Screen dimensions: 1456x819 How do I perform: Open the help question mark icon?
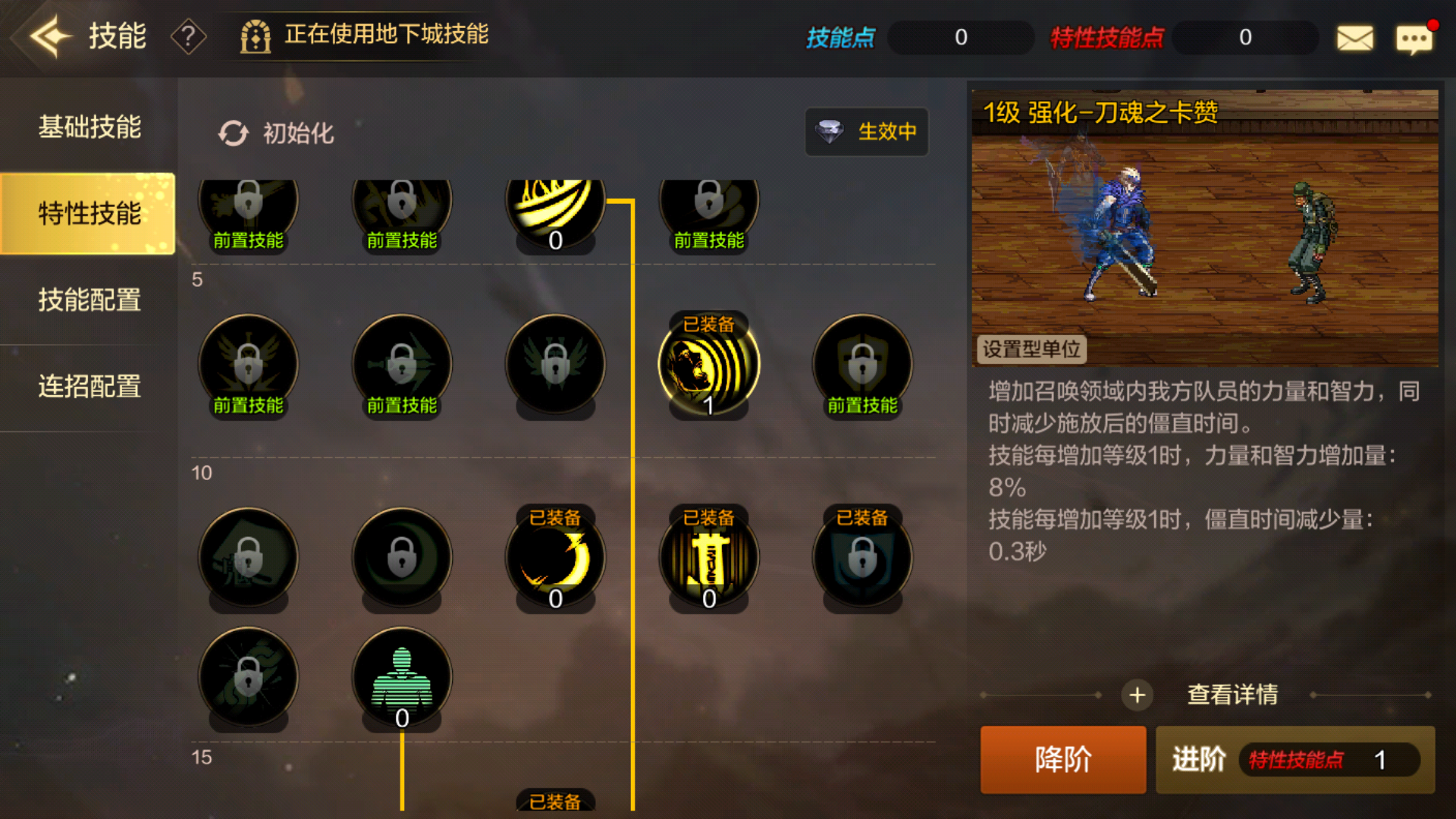pyautogui.click(x=188, y=36)
